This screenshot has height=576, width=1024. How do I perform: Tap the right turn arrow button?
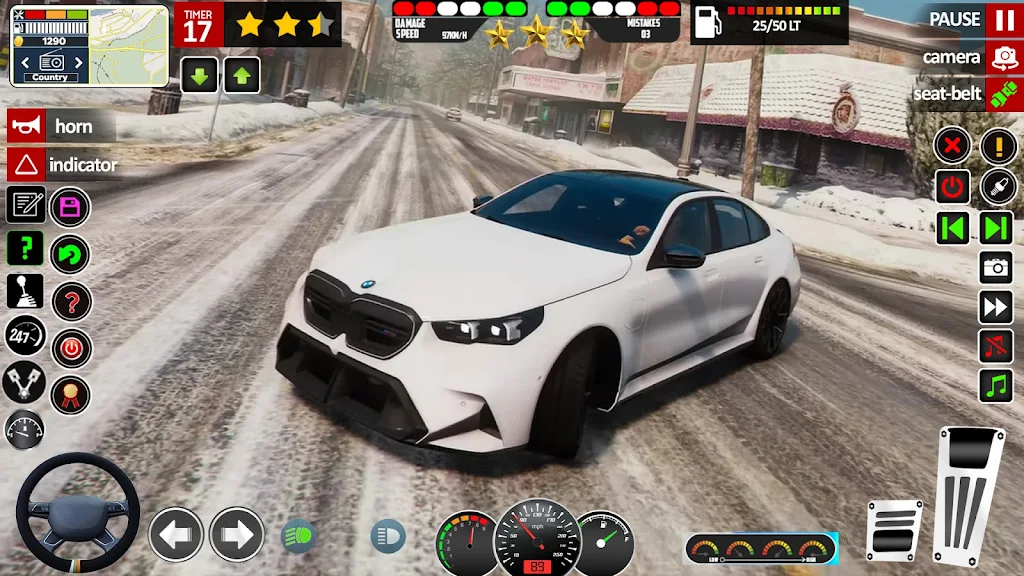[x=237, y=534]
